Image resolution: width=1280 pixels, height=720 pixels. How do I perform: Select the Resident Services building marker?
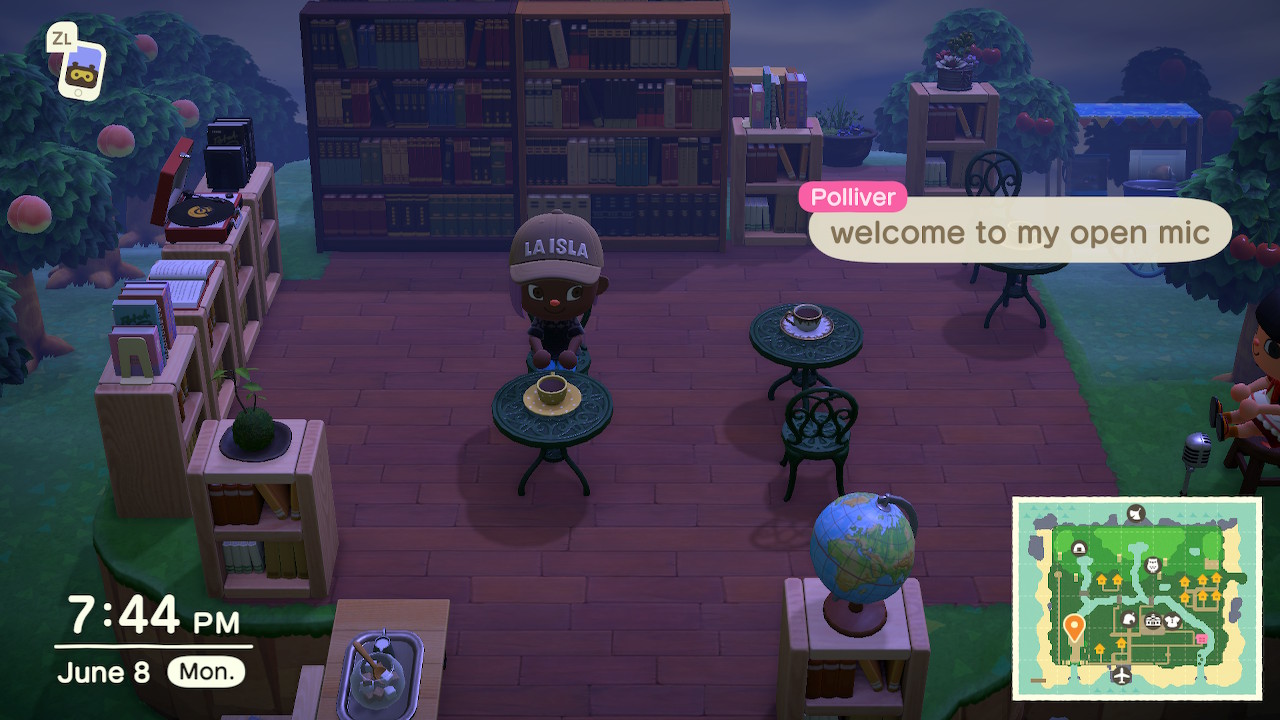point(1152,622)
